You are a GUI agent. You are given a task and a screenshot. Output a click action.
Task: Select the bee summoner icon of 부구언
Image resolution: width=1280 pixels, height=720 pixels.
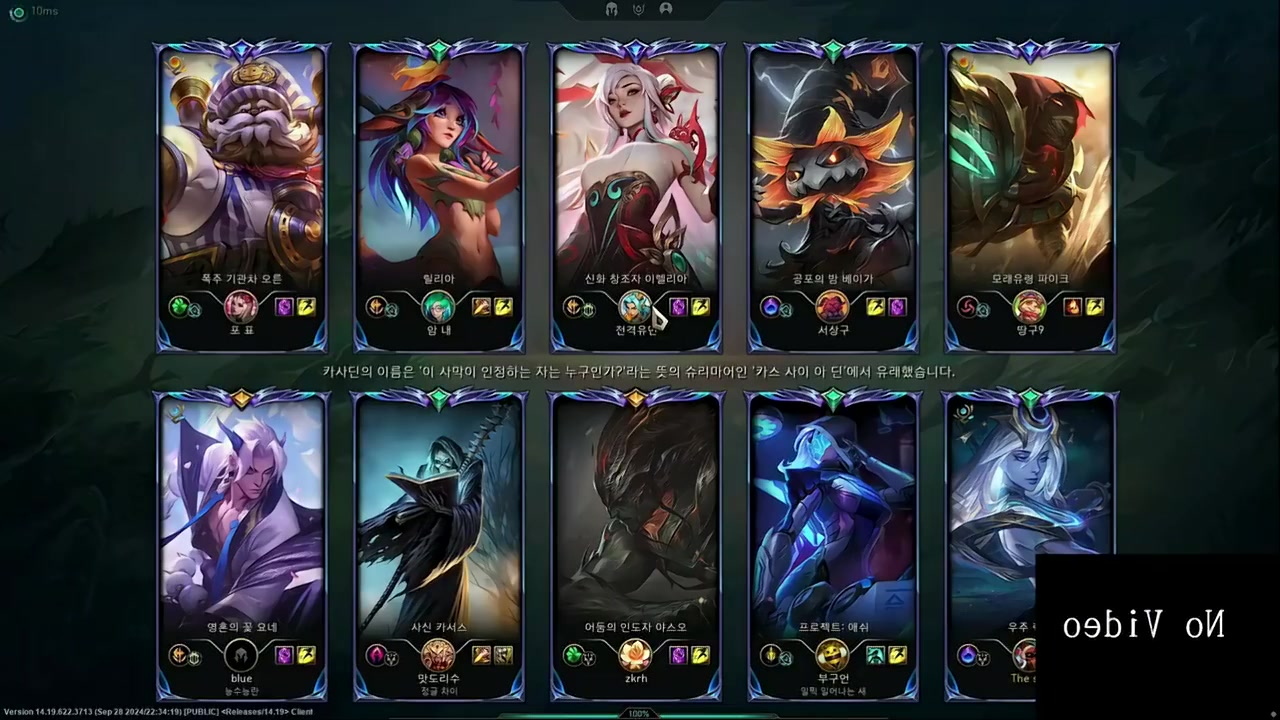tap(832, 655)
